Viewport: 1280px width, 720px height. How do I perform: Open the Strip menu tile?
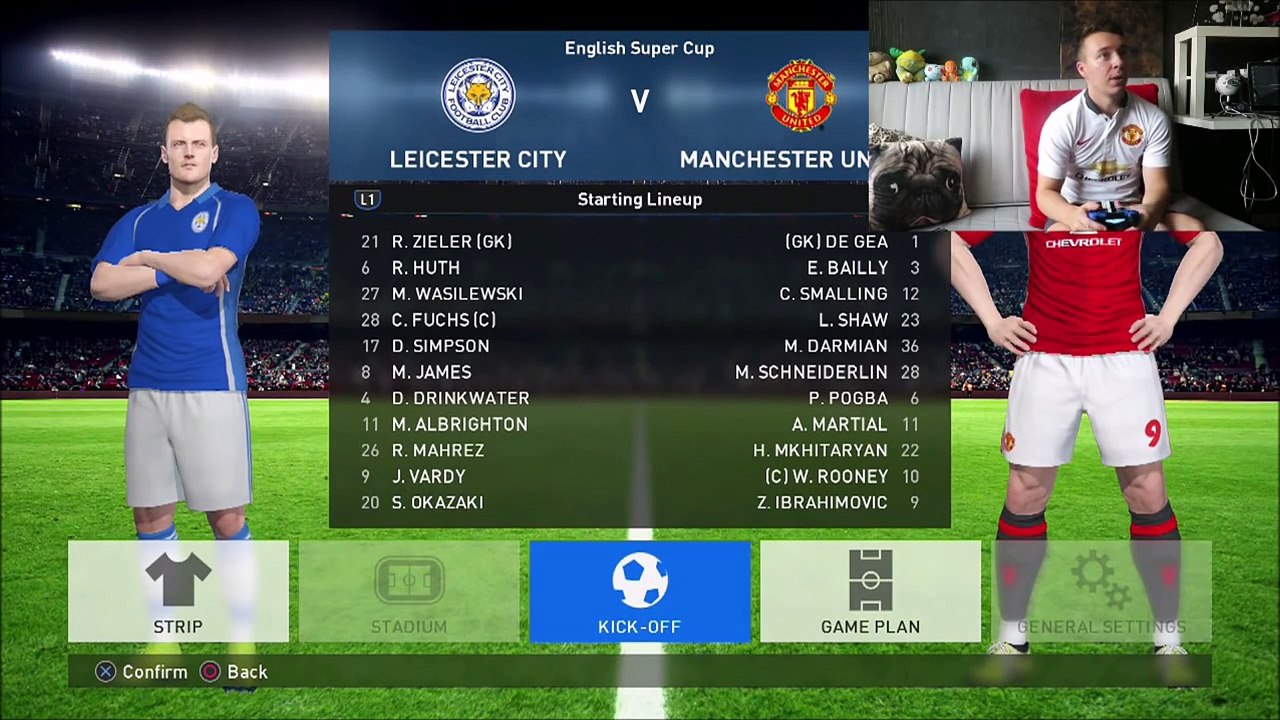(178, 592)
